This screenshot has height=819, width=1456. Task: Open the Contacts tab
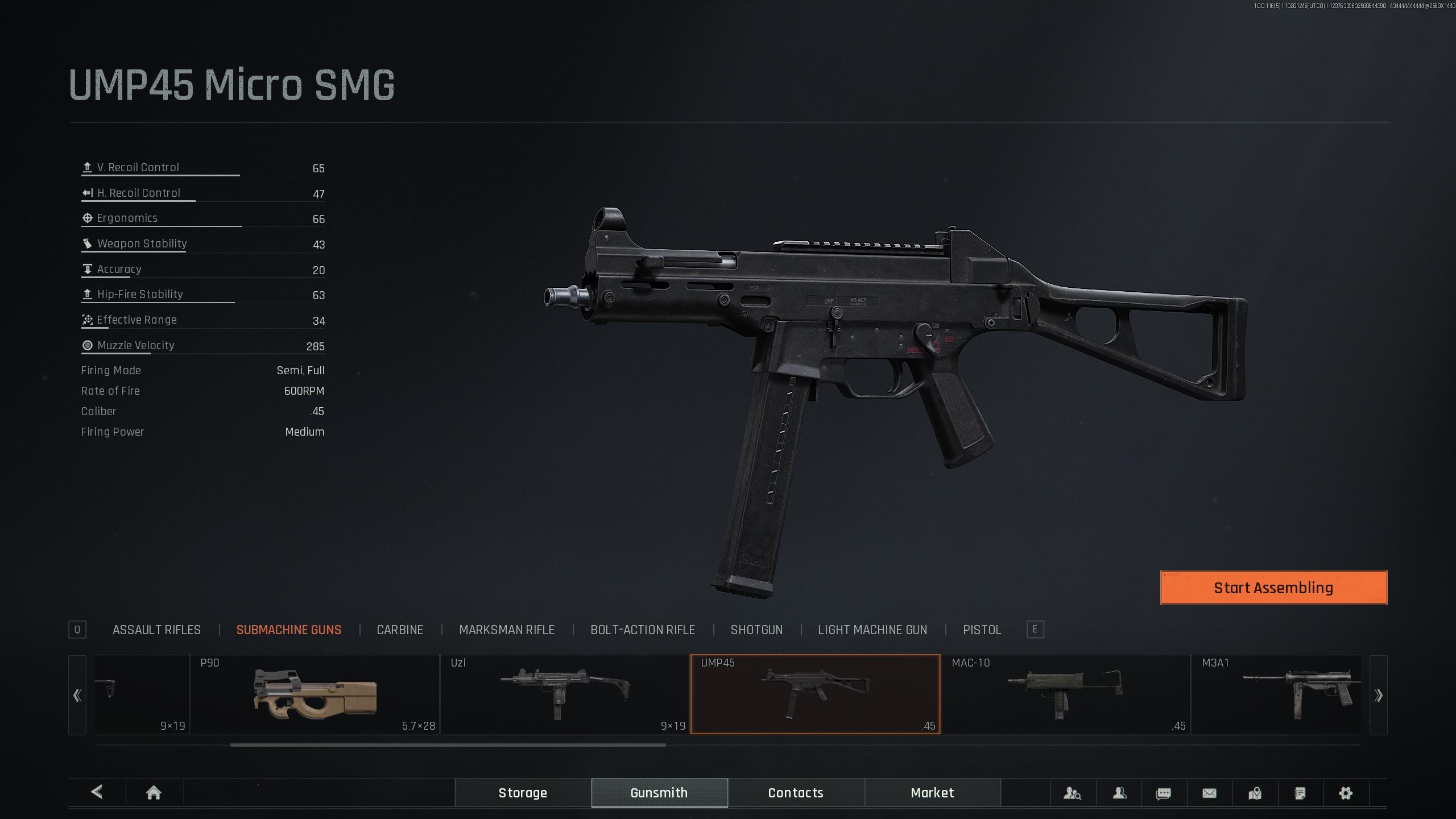click(796, 793)
